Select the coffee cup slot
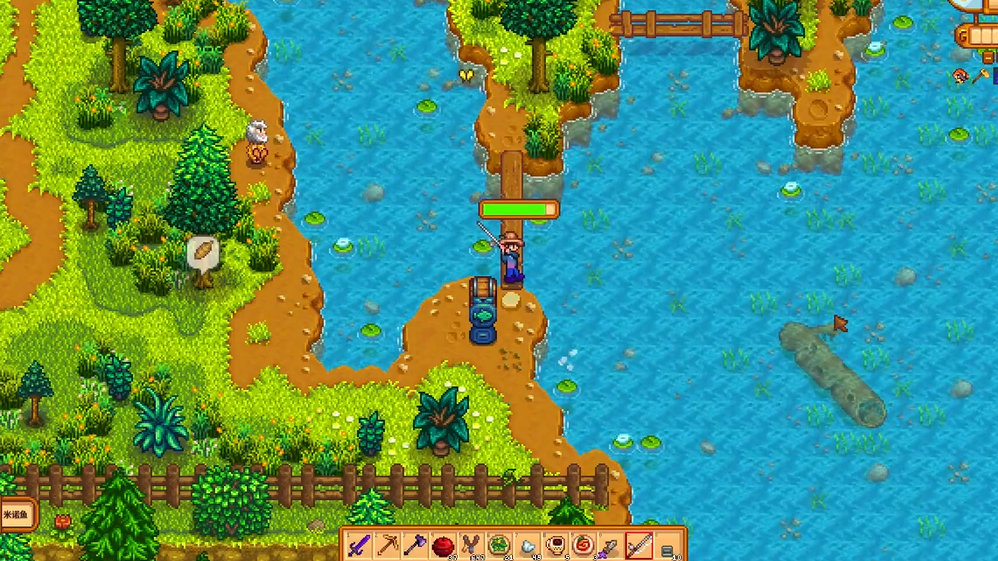 [555, 546]
